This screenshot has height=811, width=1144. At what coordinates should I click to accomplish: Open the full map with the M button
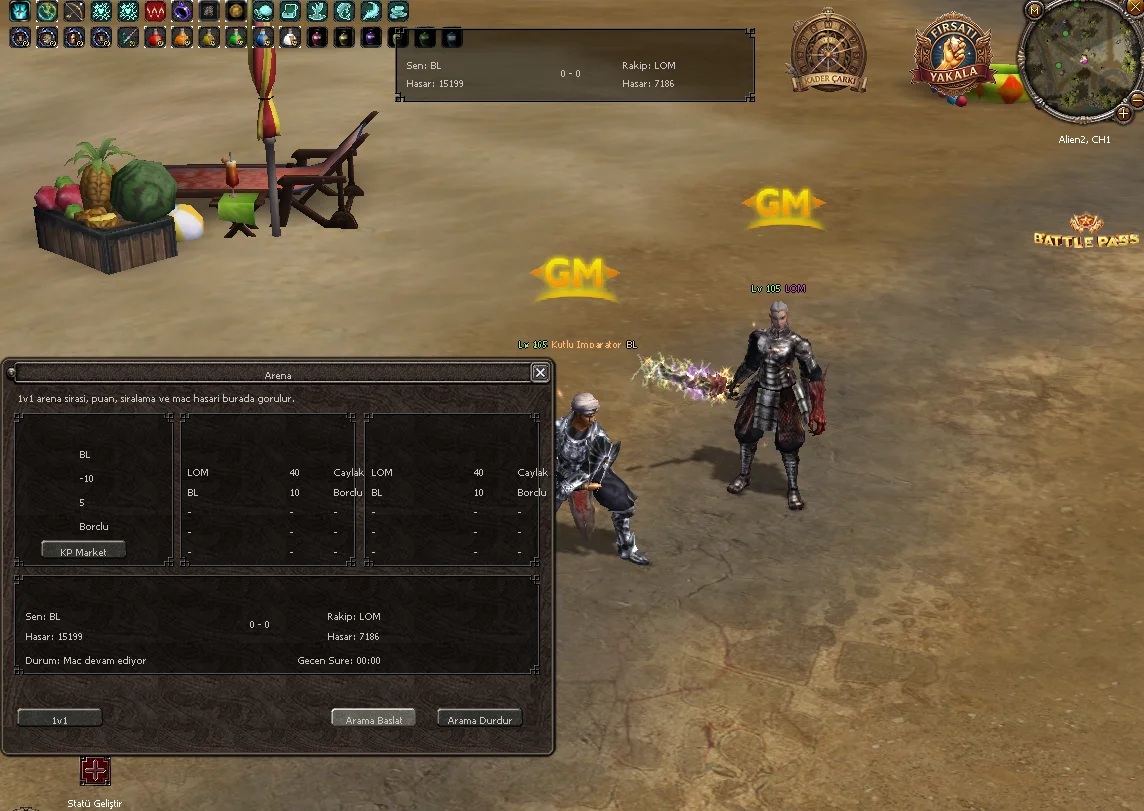pyautogui.click(x=1035, y=10)
